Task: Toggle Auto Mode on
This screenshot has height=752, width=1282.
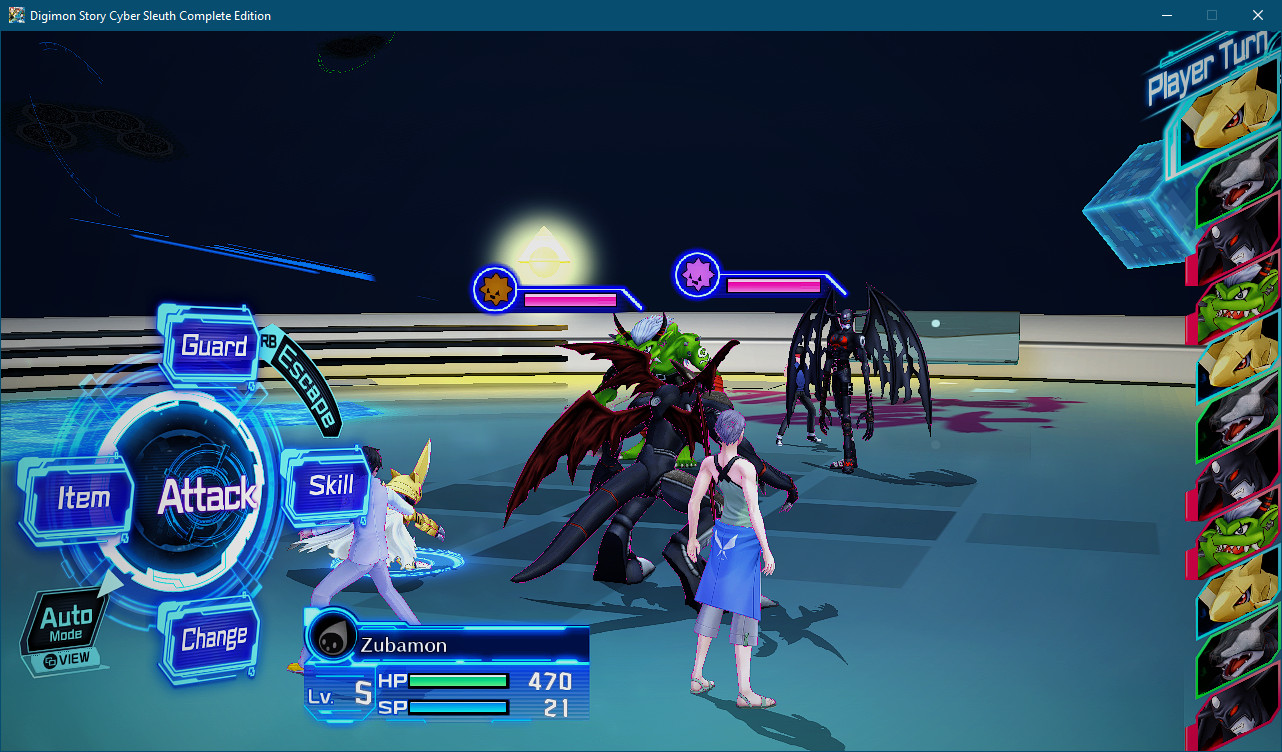Action: 68,620
